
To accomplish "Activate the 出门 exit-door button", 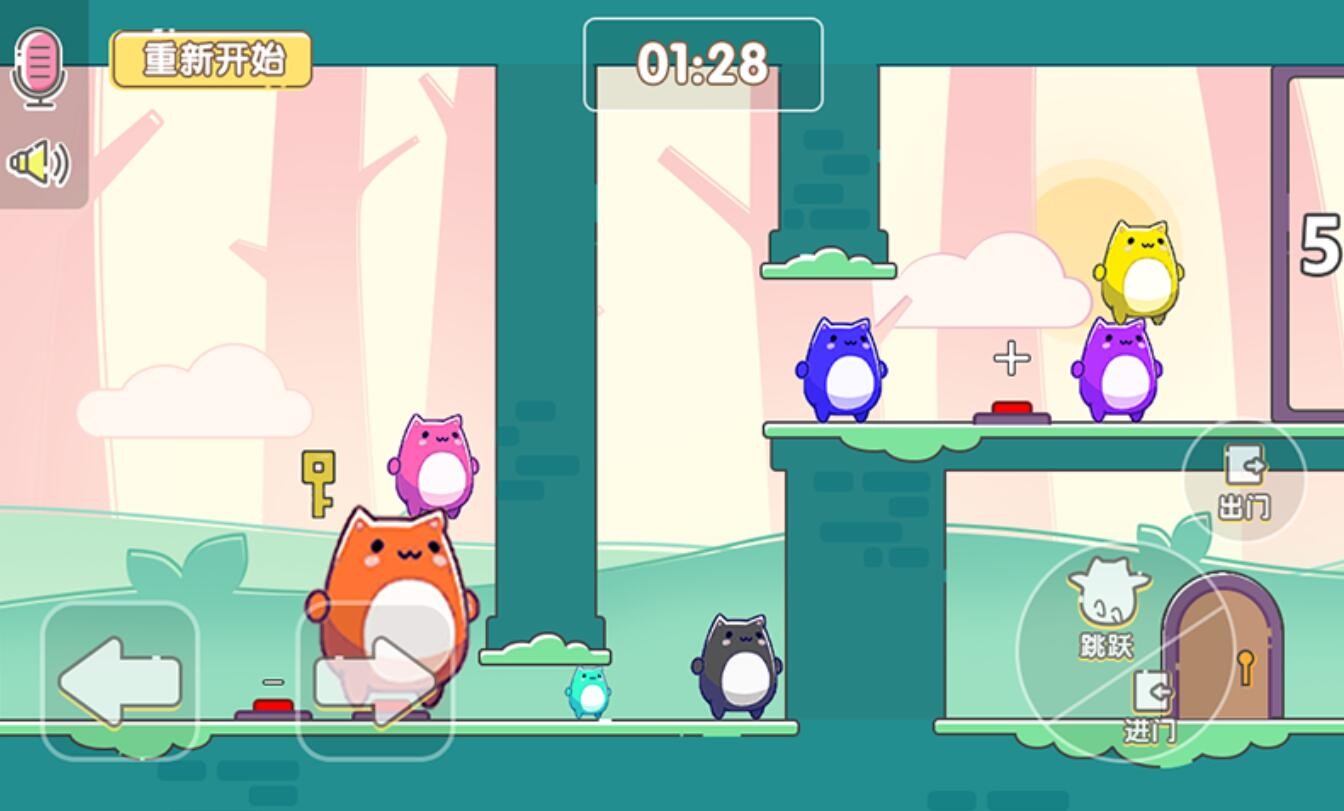I will [x=1244, y=481].
